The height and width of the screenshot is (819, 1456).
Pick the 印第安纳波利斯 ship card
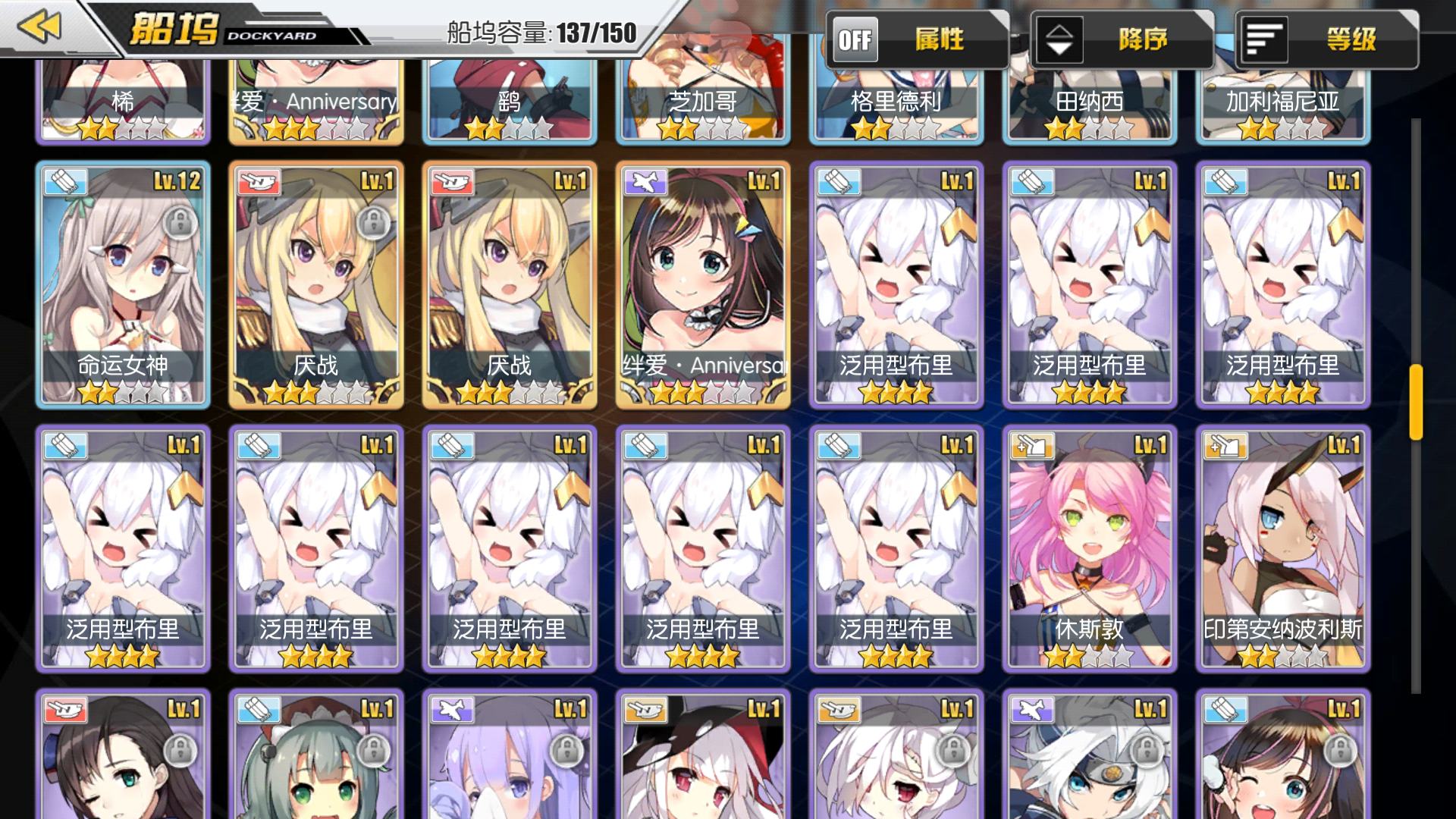coord(1282,548)
